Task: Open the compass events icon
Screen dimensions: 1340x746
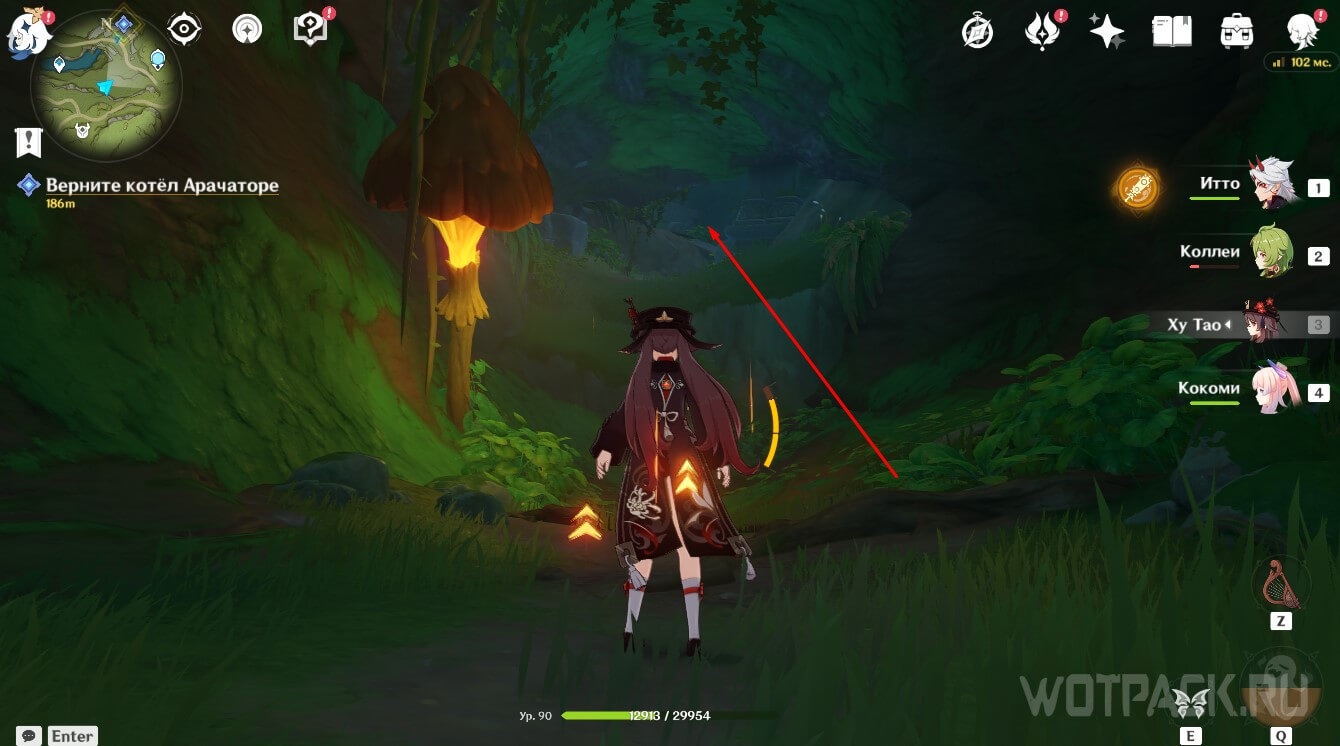Action: coord(977,32)
